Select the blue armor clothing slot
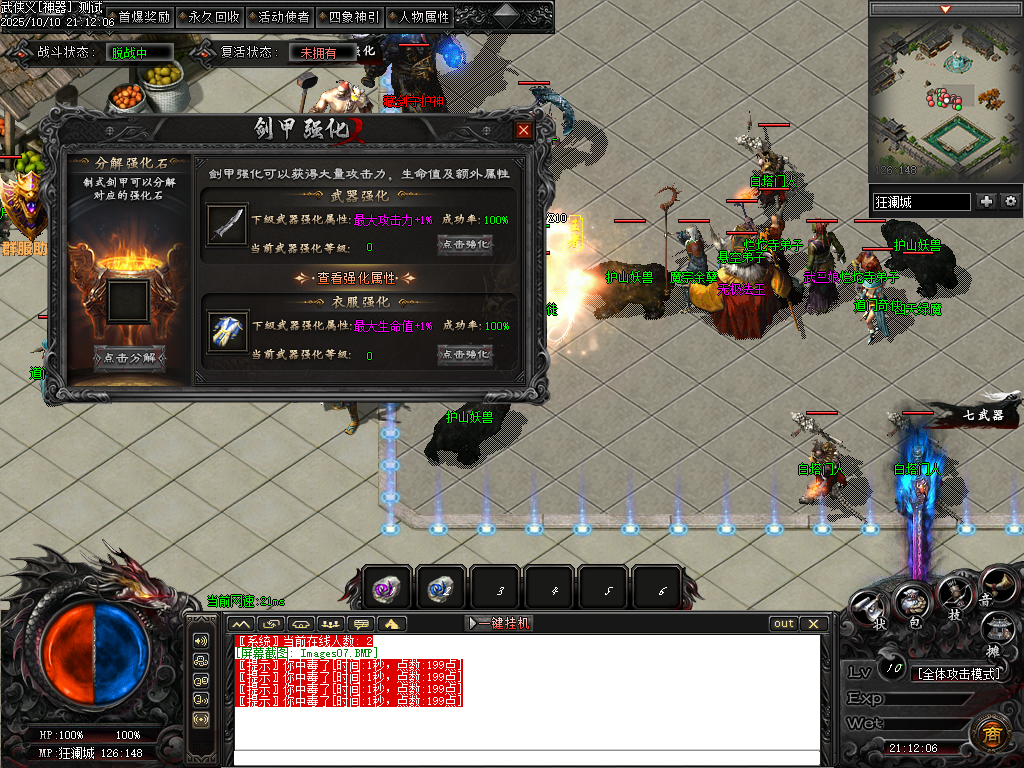 click(228, 331)
